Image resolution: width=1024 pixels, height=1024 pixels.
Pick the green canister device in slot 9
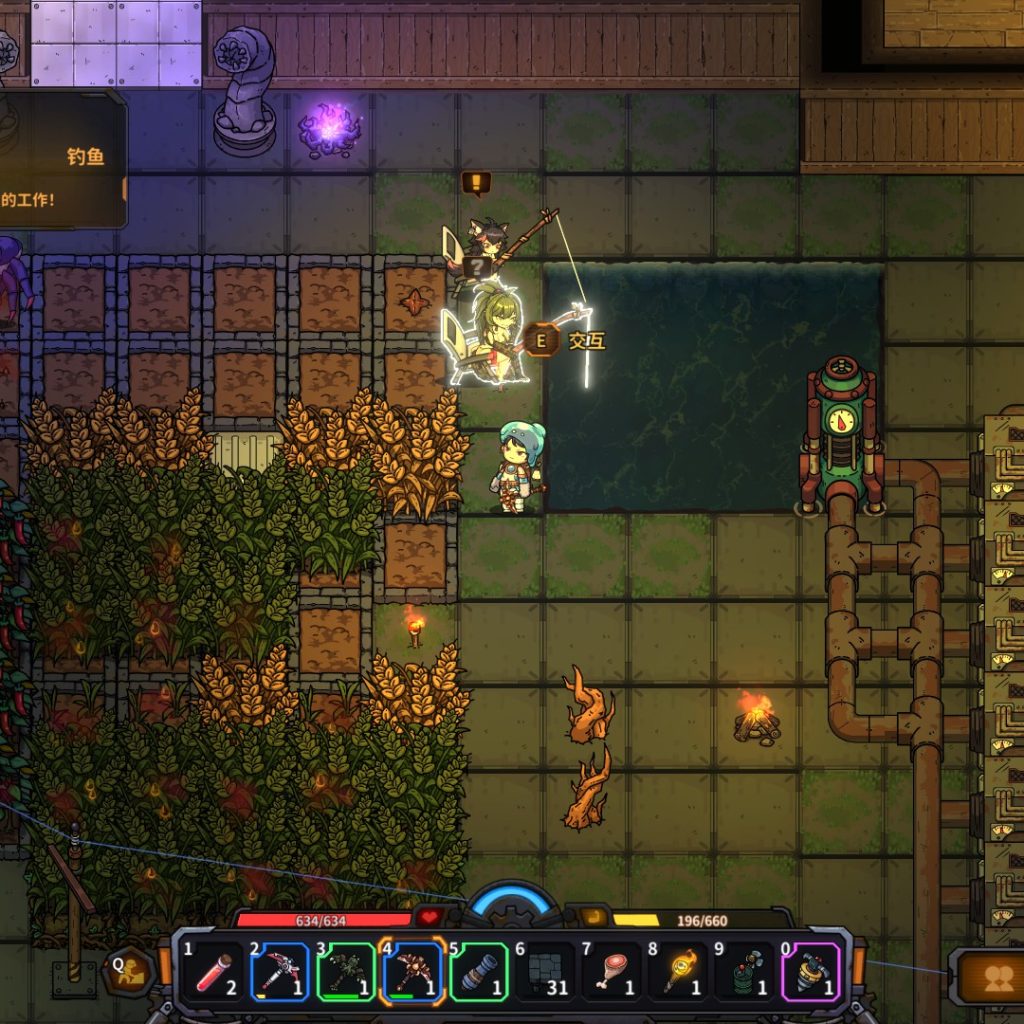point(745,972)
